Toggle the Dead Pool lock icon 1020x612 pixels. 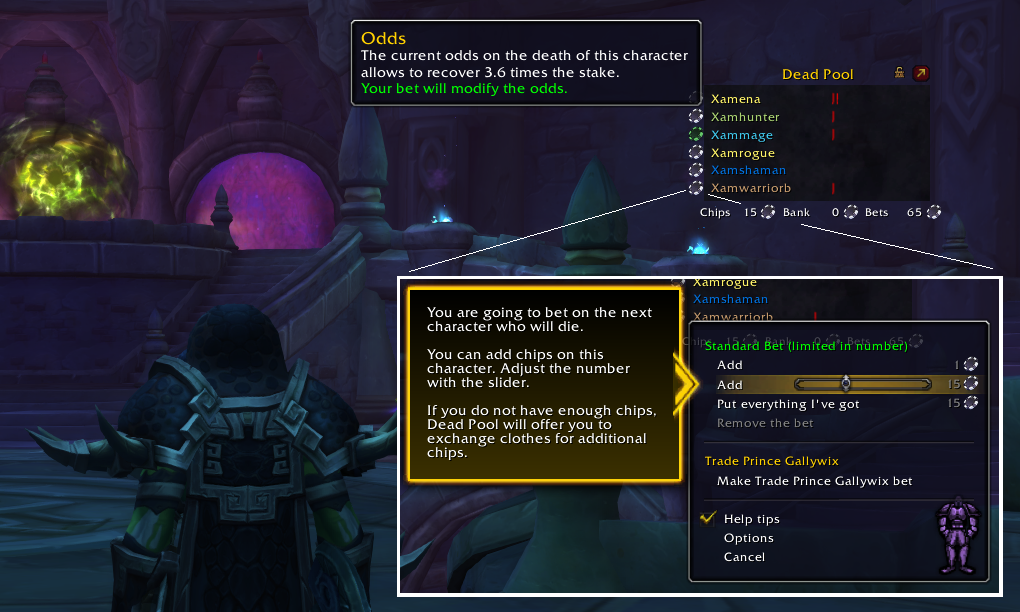click(900, 74)
